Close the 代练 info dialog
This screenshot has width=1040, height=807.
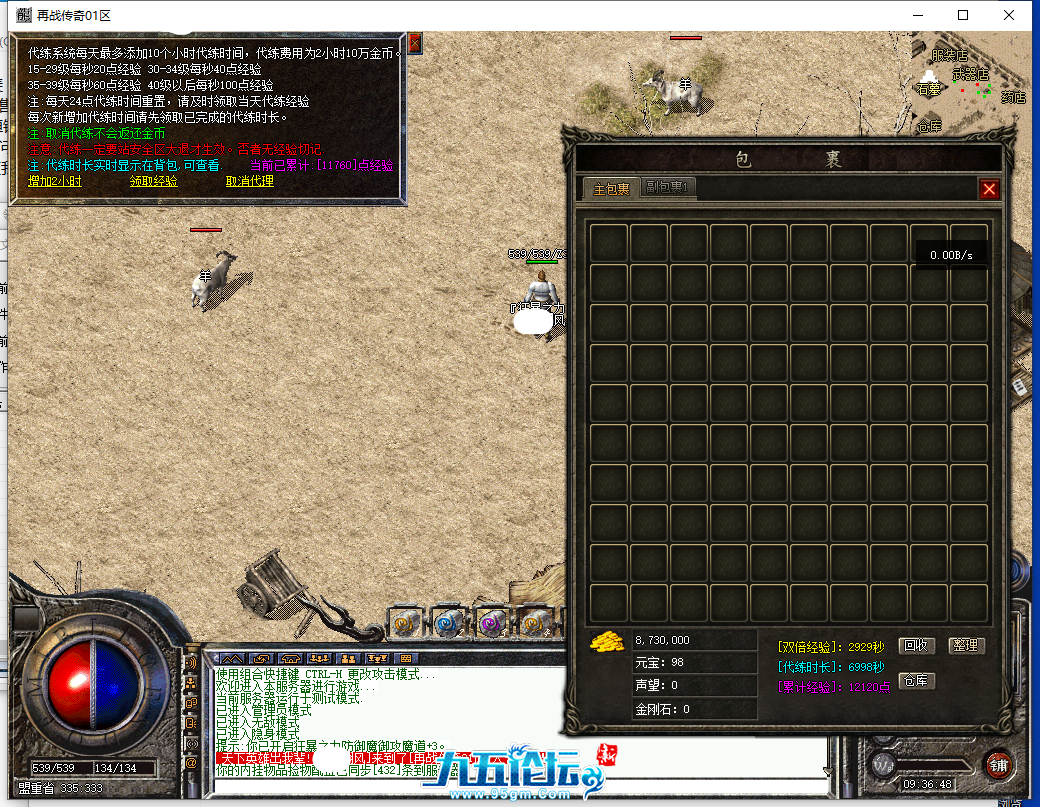pos(415,43)
